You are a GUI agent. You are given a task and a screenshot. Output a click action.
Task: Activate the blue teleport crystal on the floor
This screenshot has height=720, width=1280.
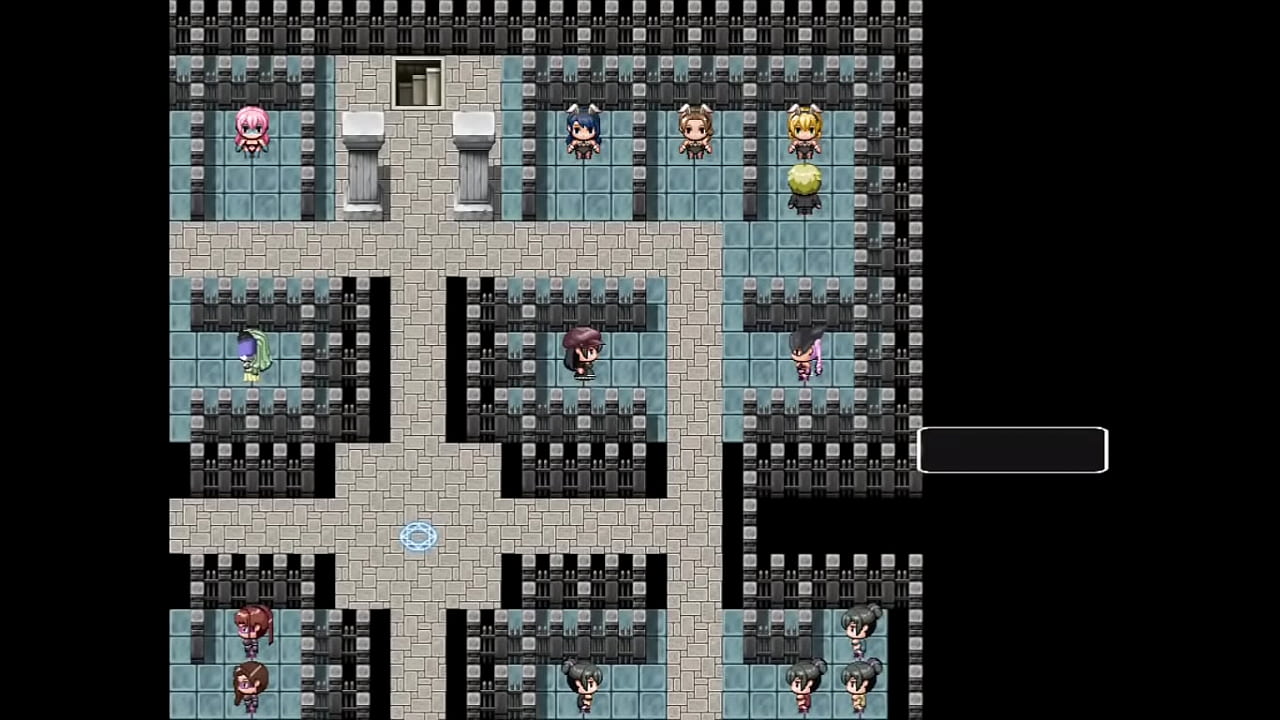click(418, 537)
